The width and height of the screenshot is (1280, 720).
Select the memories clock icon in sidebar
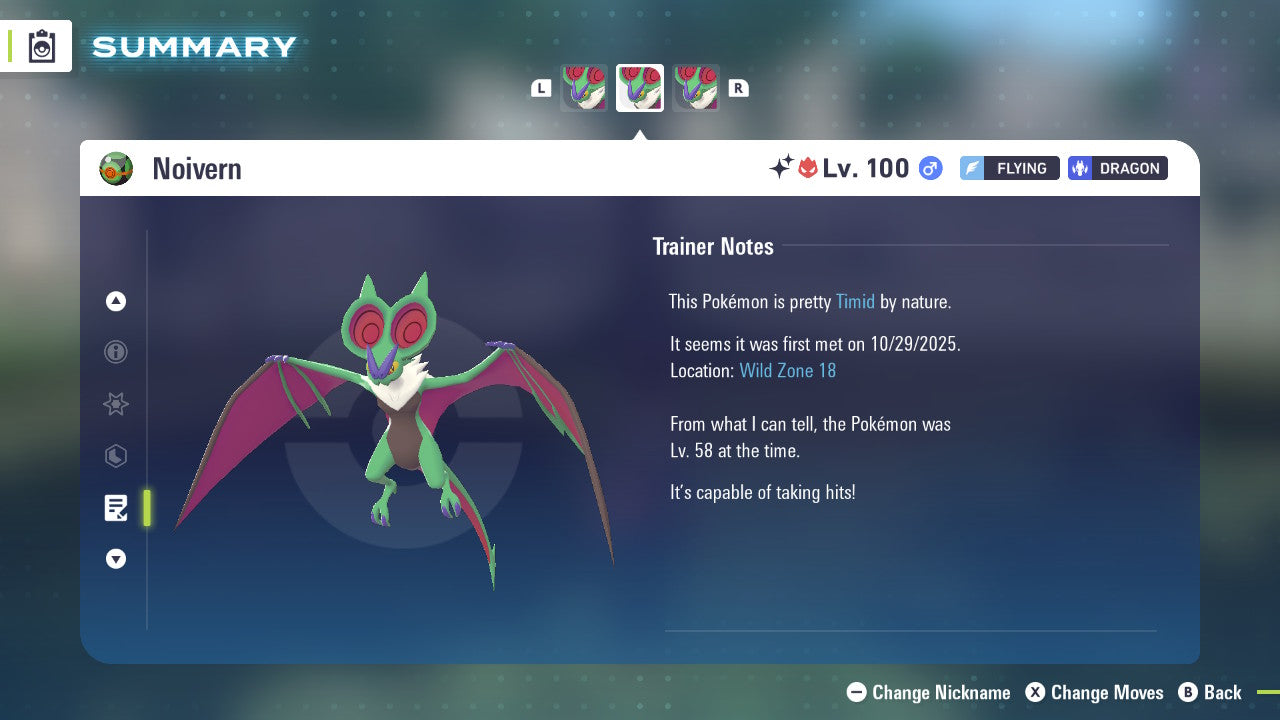[x=115, y=456]
